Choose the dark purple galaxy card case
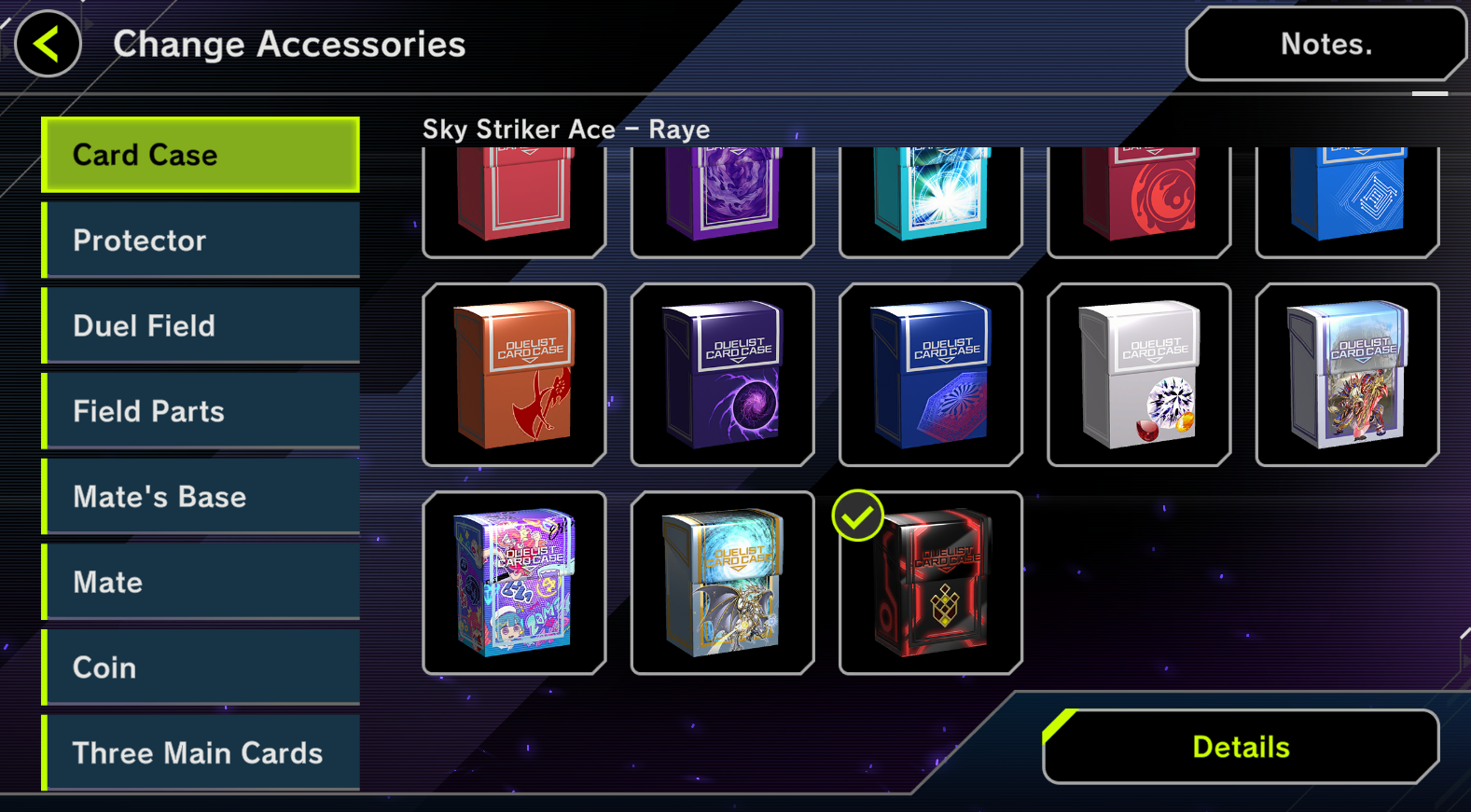 coord(723,375)
